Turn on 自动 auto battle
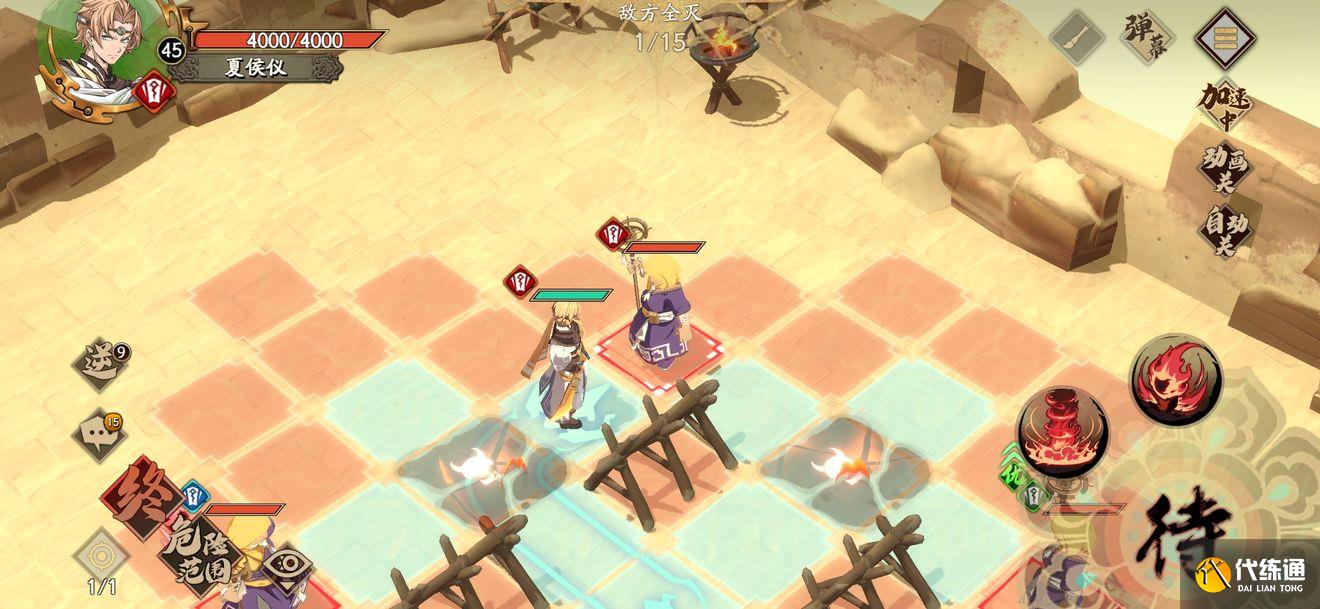The image size is (1320, 609). click(x=1225, y=230)
